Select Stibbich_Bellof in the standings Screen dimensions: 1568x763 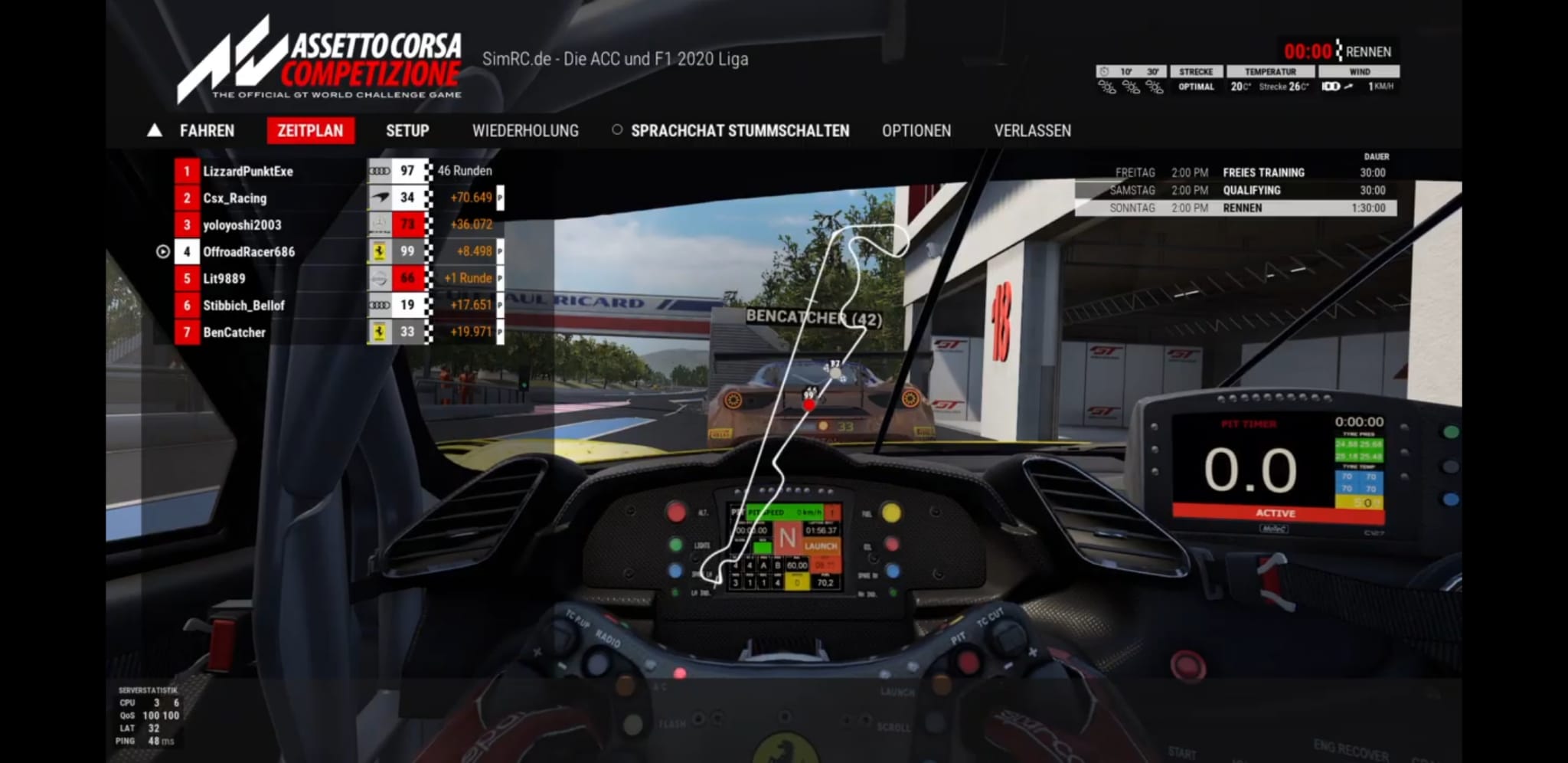pos(243,306)
